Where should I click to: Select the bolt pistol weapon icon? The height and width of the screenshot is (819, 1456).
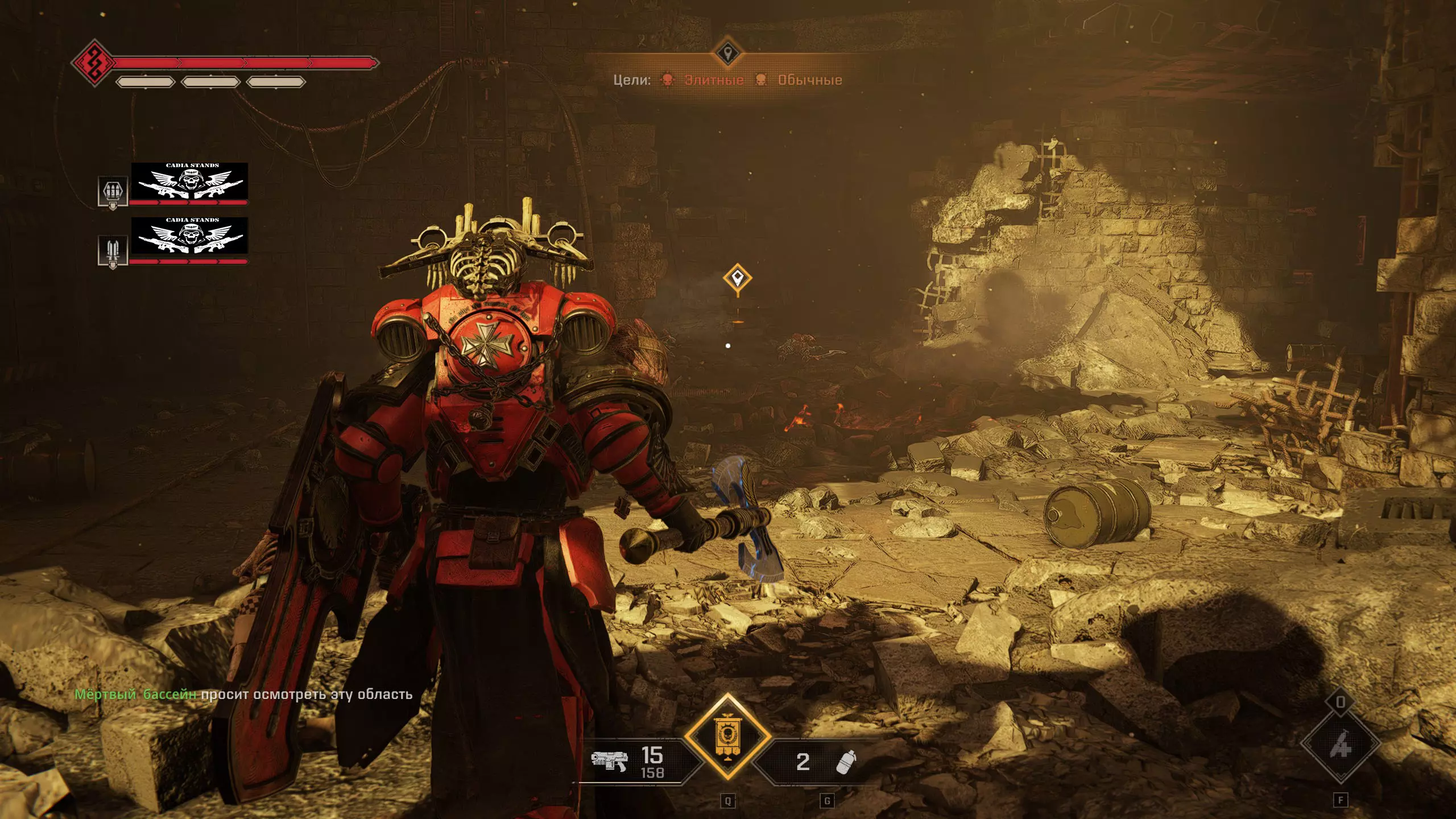(609, 760)
